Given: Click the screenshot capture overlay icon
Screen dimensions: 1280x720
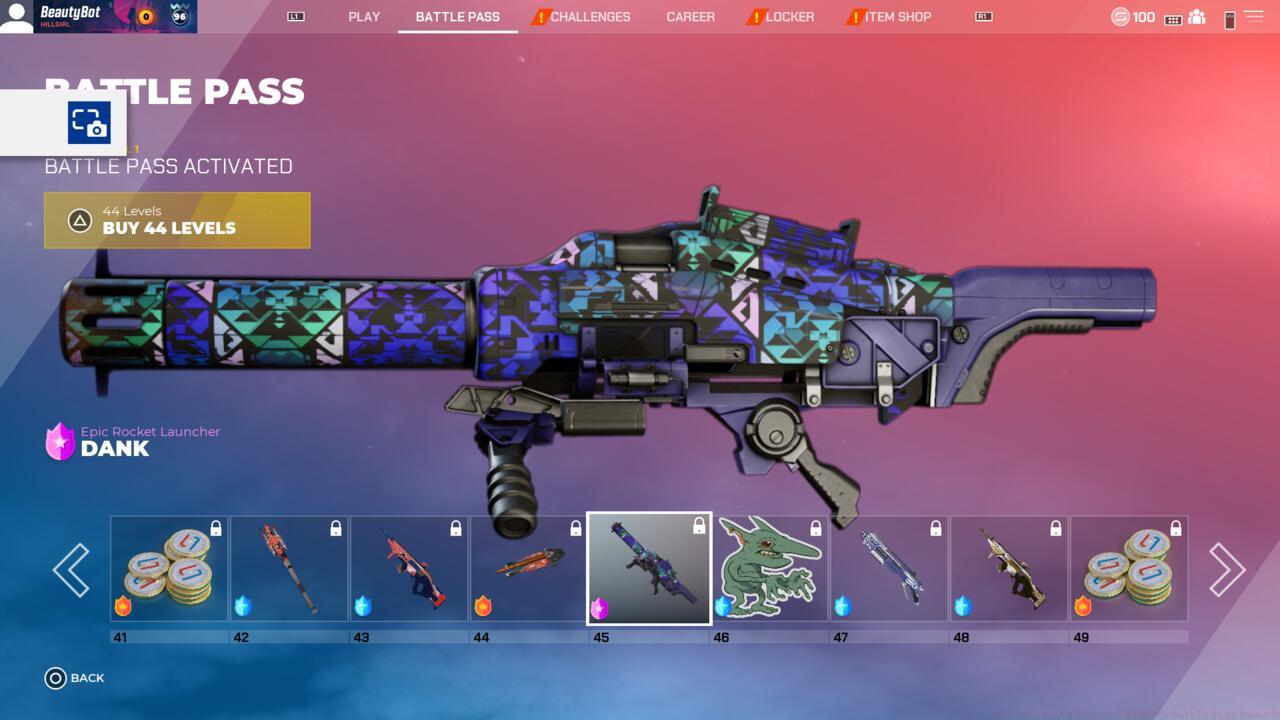Looking at the screenshot, I should pyautogui.click(x=89, y=123).
